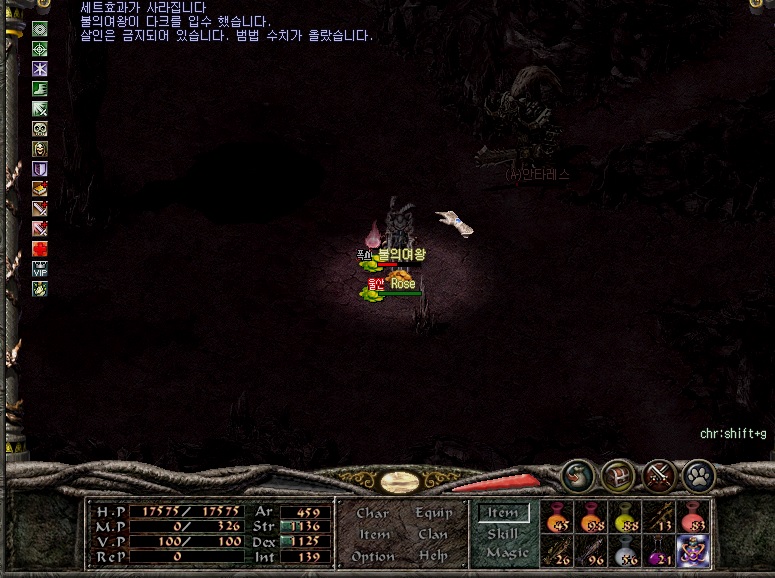Viewport: 775px width, 578px height.
Task: Select the highlighted Item quick-slot tab
Action: click(x=502, y=513)
